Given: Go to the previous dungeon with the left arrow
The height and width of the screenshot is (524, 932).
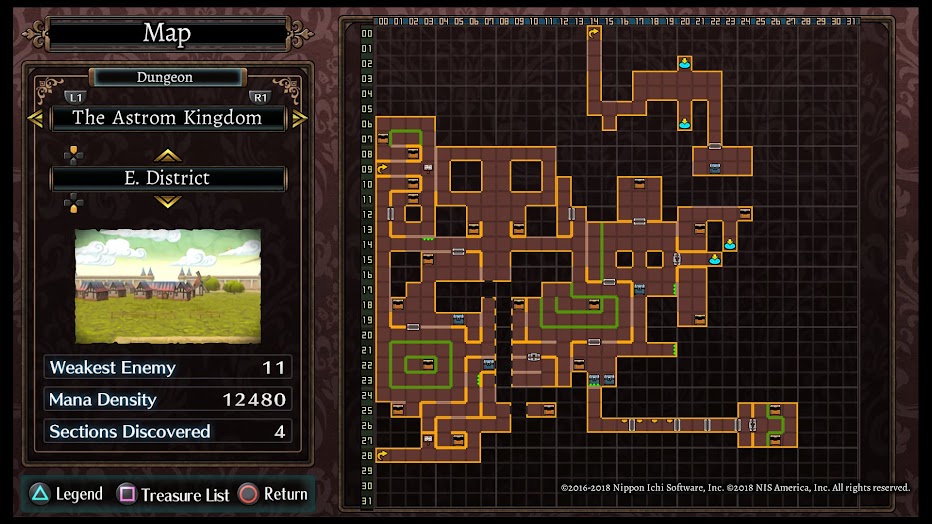Looking at the screenshot, I should (x=36, y=118).
